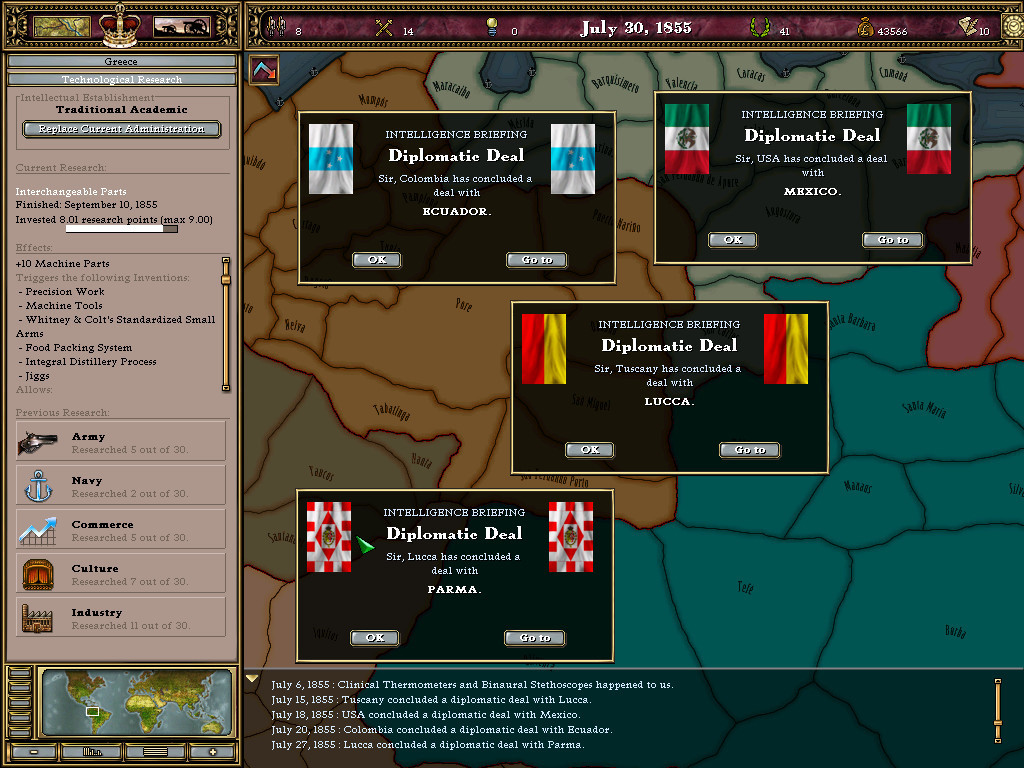The height and width of the screenshot is (768, 1024).
Task: Click OK on the USA–Mexico briefing
Action: pyautogui.click(x=732, y=240)
